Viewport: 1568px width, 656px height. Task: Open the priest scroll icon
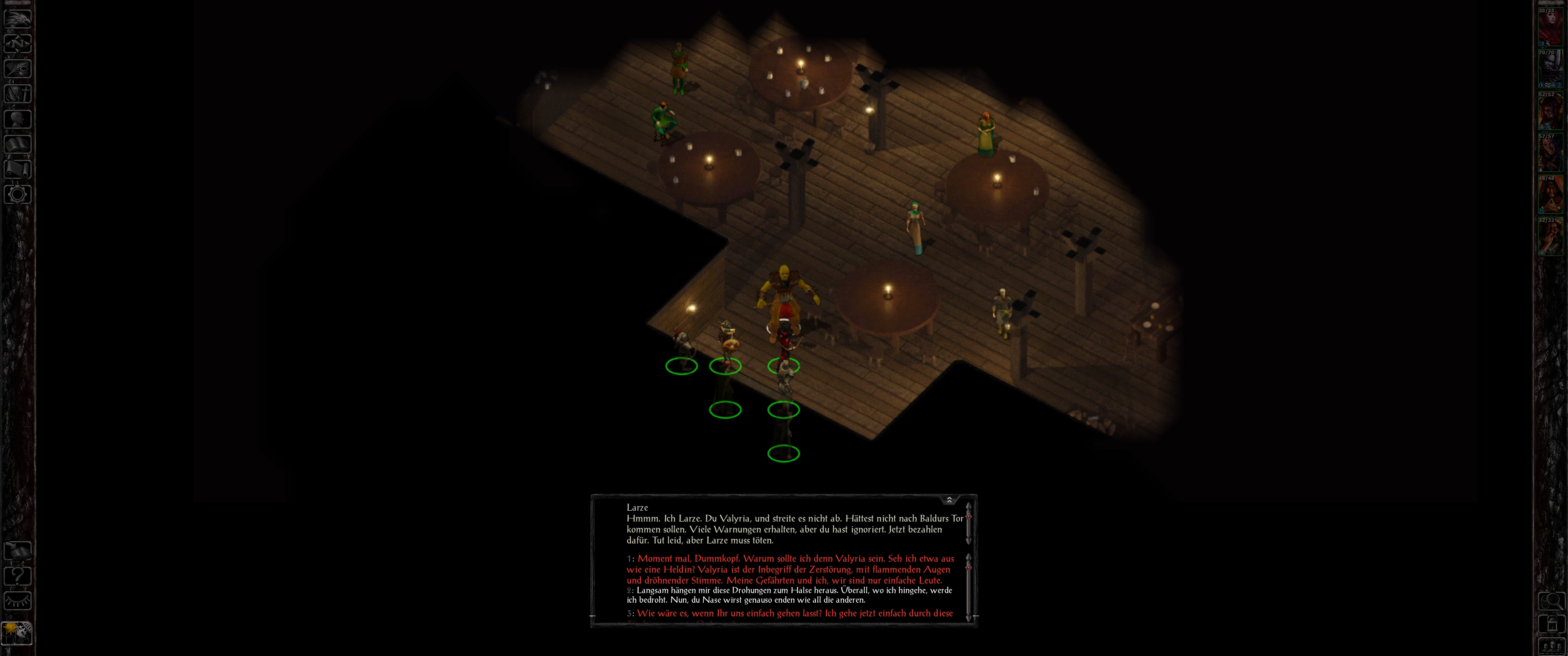click(18, 169)
